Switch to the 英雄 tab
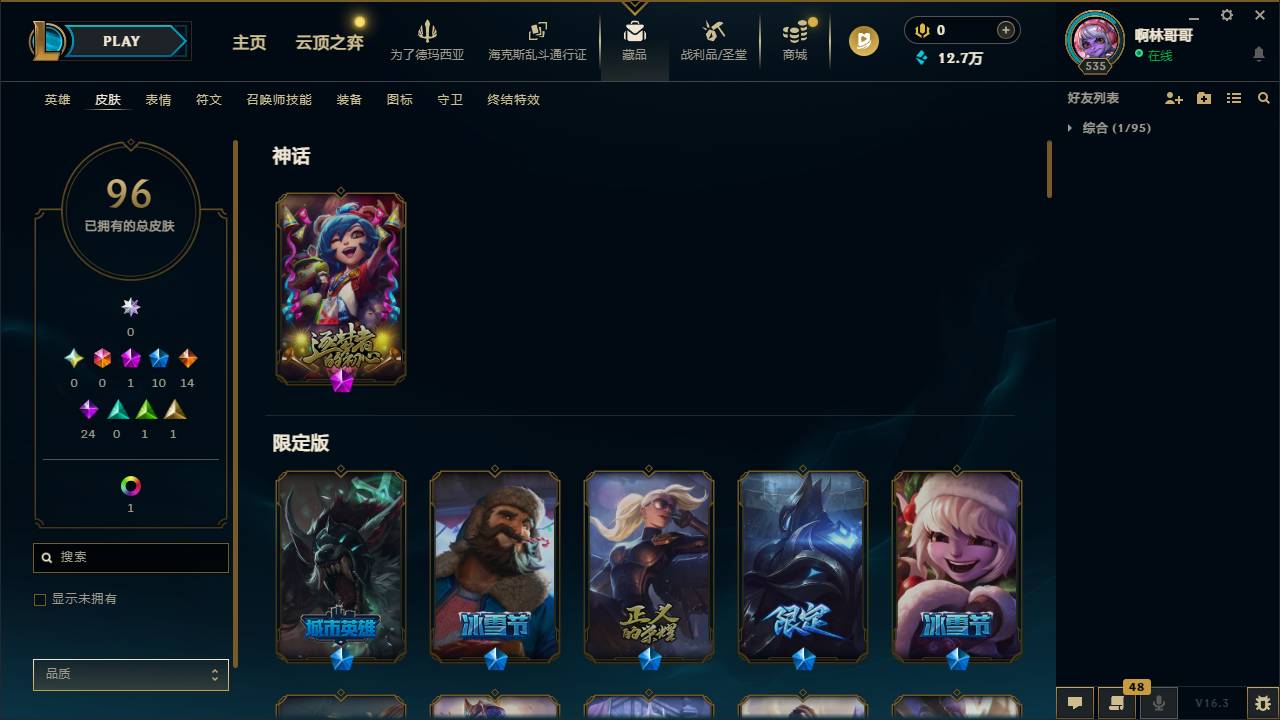Viewport: 1280px width, 720px height. [x=57, y=100]
